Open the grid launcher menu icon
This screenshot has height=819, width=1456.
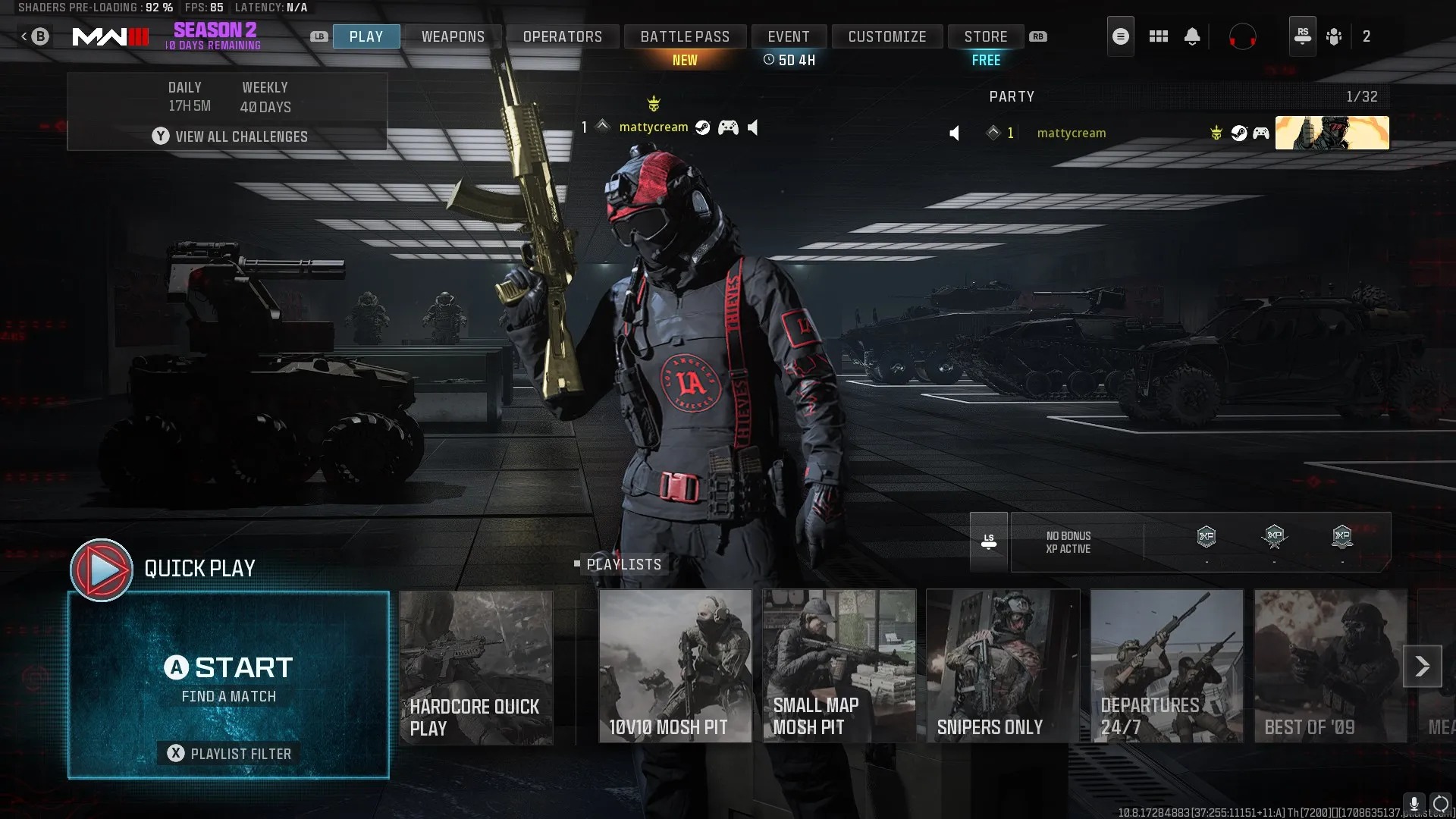pos(1158,36)
